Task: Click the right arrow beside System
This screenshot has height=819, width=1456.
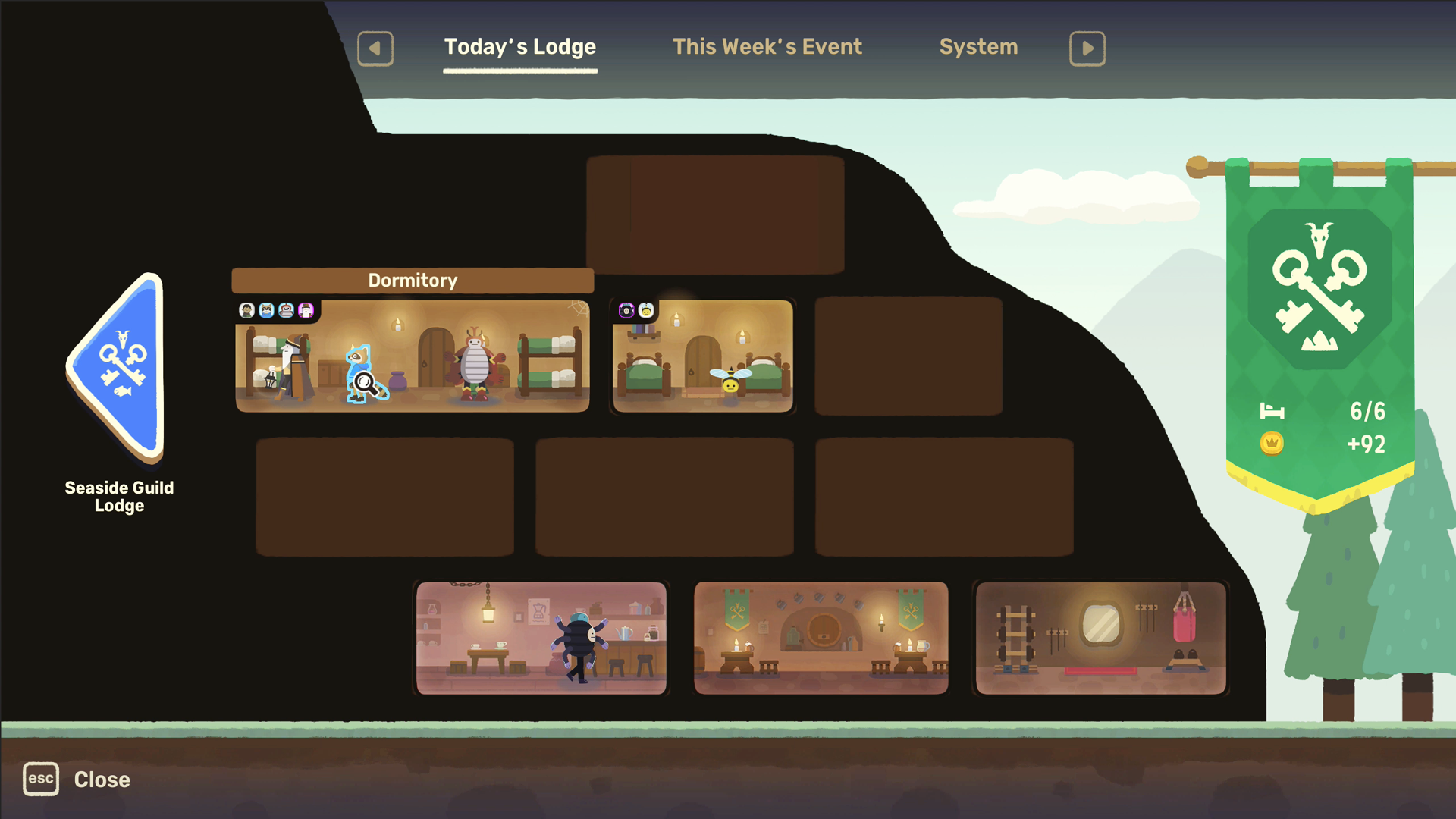Action: click(1087, 48)
